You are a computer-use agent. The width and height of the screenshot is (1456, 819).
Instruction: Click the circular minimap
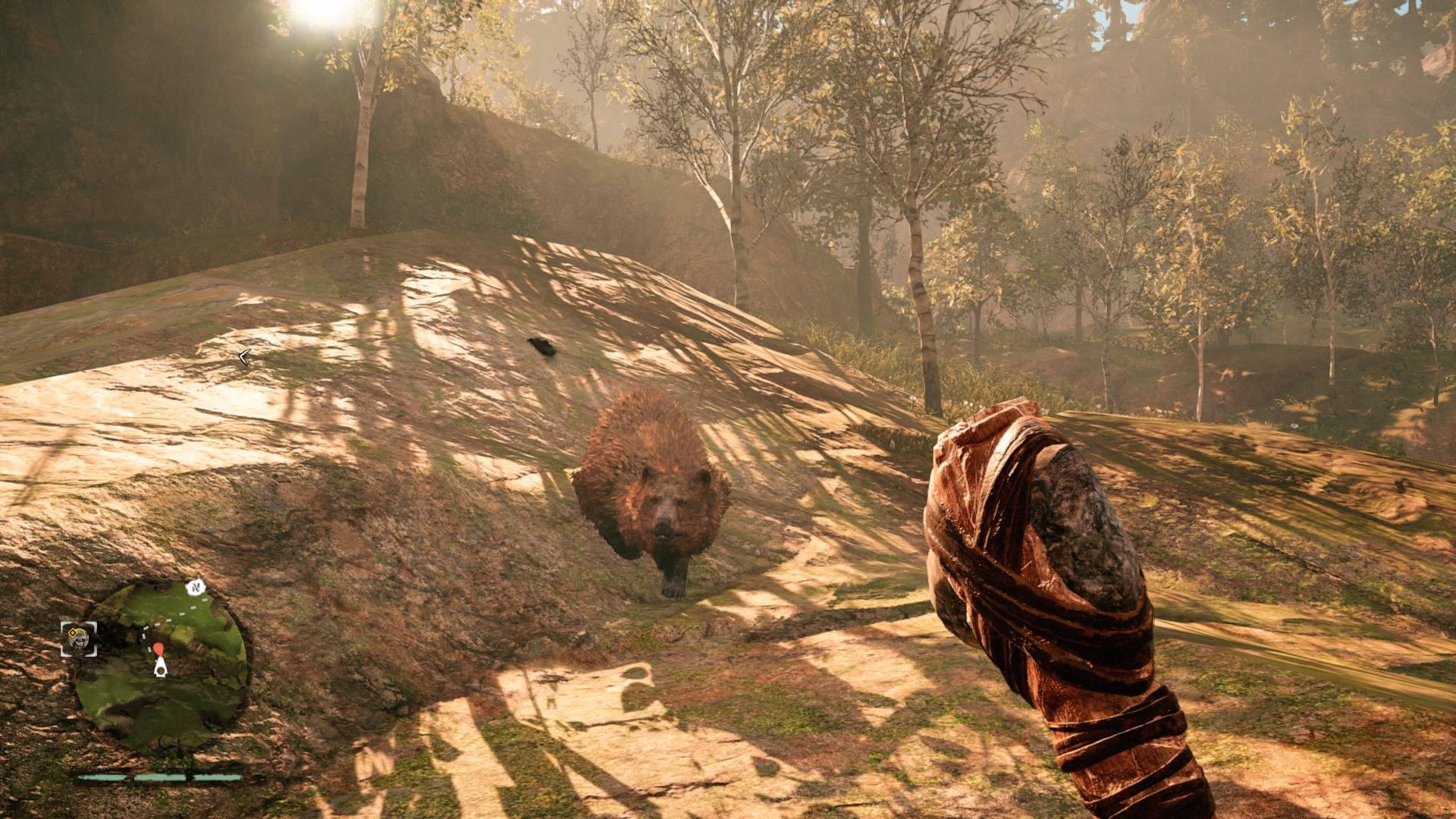(x=162, y=665)
